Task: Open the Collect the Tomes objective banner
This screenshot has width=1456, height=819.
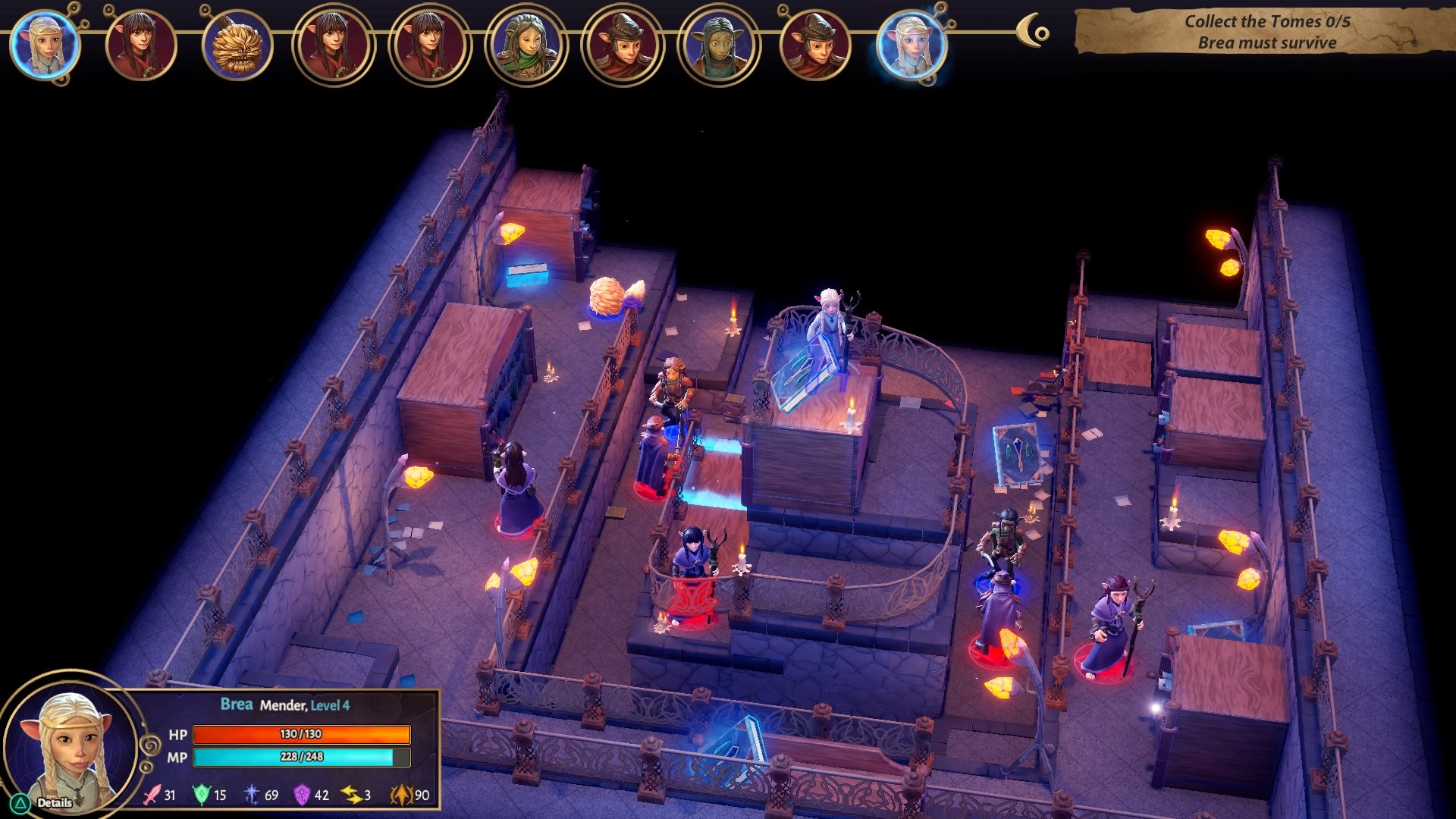Action: coord(1265,32)
